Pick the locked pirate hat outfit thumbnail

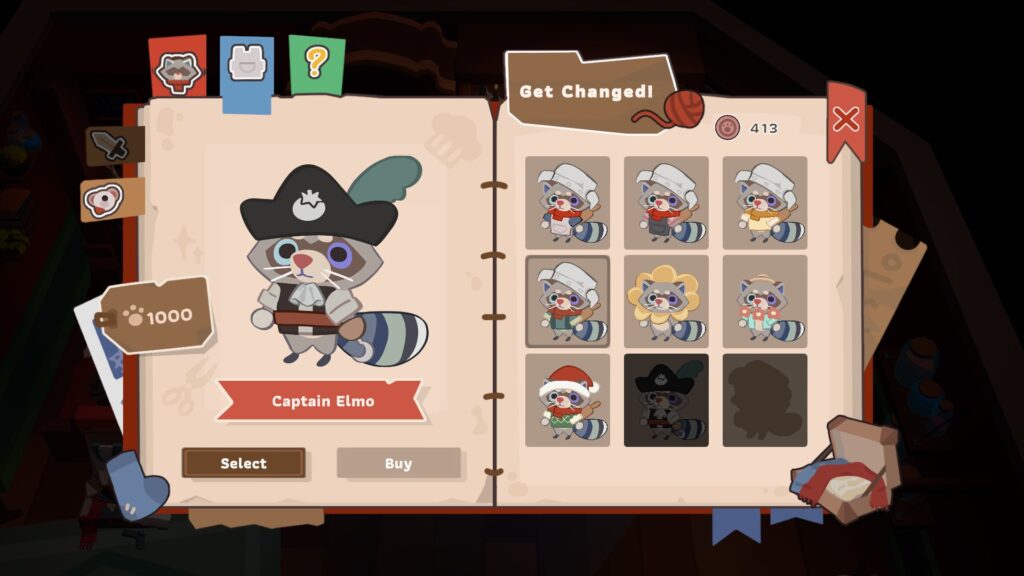tap(666, 400)
